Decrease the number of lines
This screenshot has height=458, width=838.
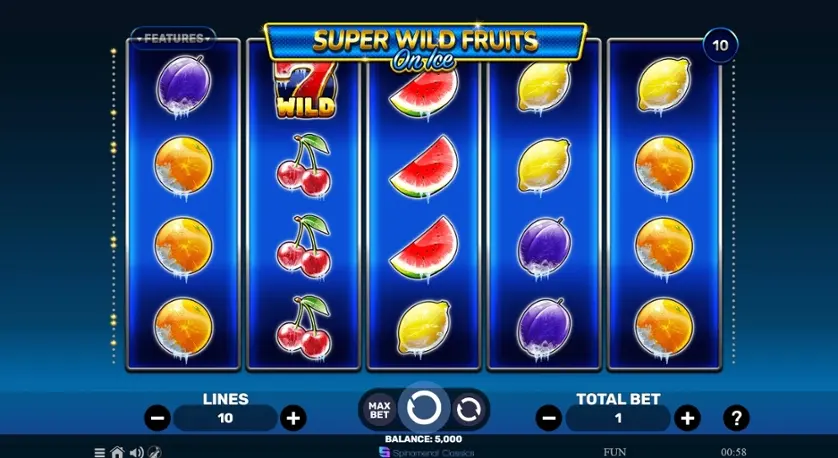157,418
